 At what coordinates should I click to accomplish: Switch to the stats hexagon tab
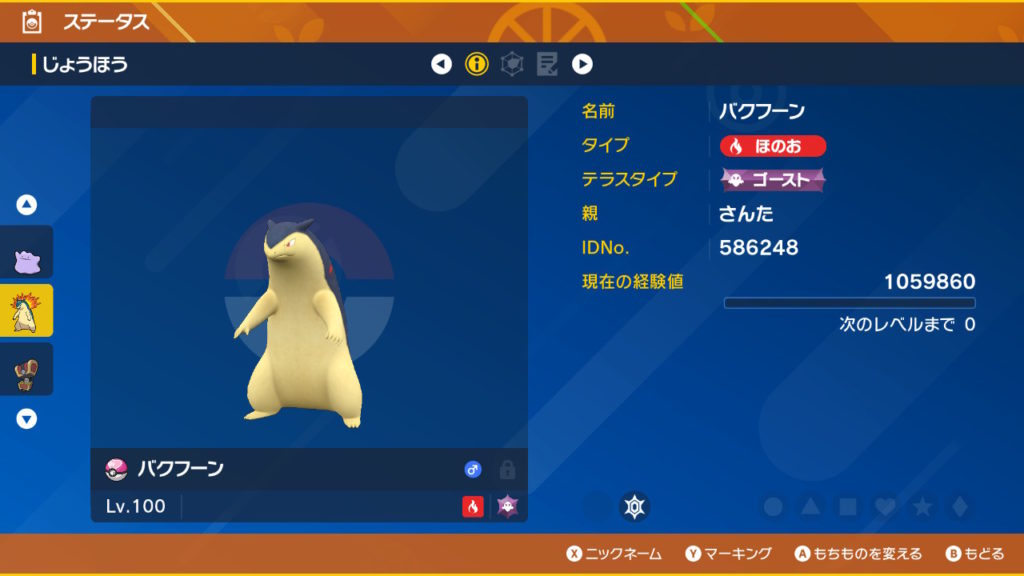(512, 65)
